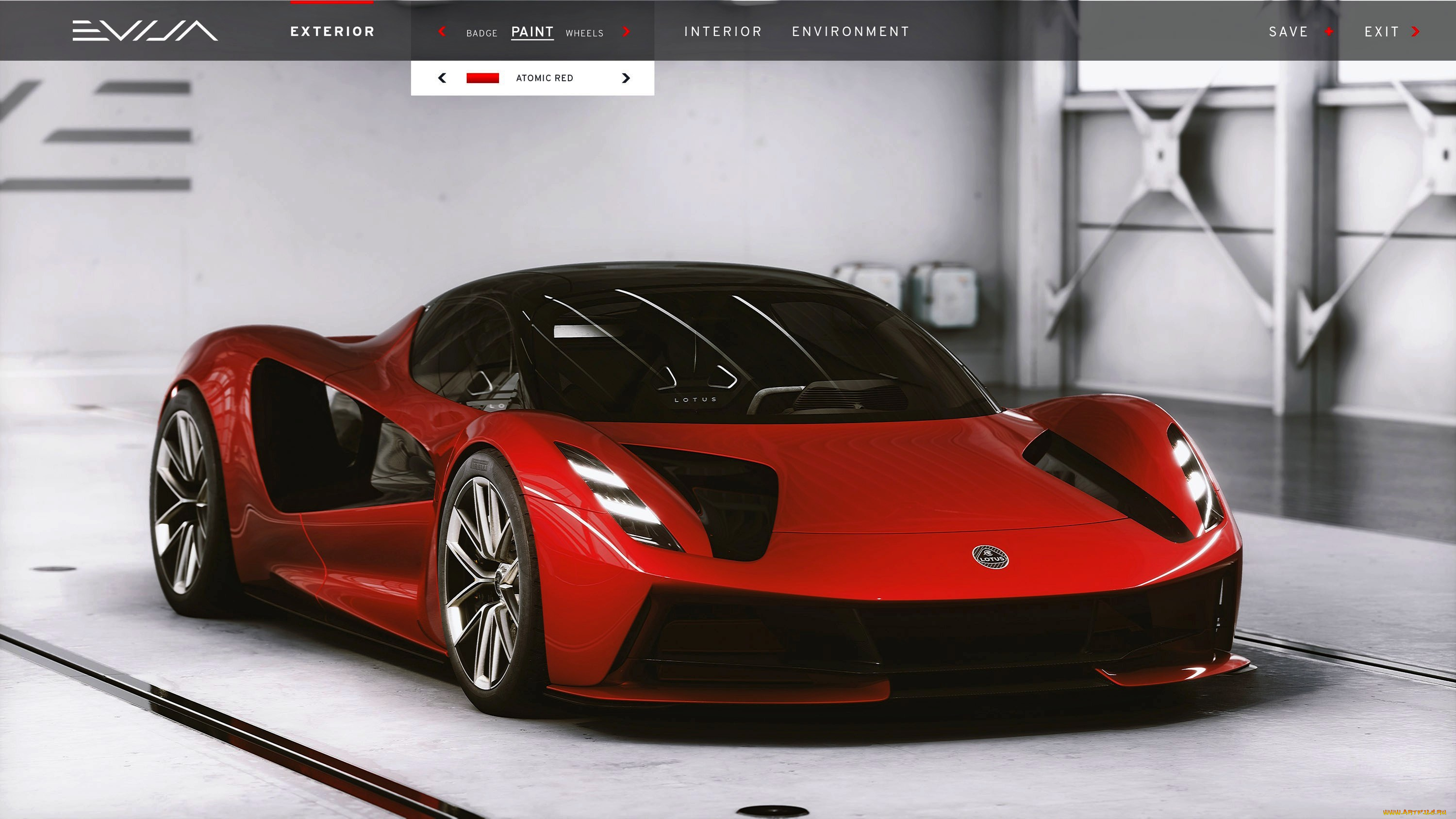Switch to the INTERIOR tab

pyautogui.click(x=724, y=31)
